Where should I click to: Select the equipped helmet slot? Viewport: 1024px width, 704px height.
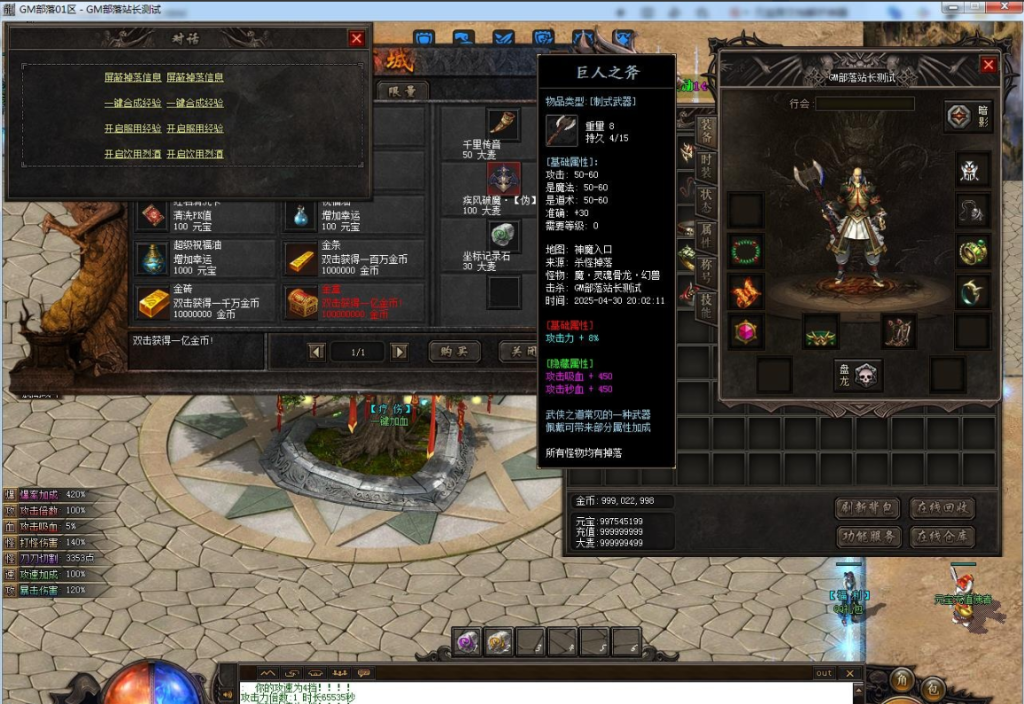pos(972,169)
